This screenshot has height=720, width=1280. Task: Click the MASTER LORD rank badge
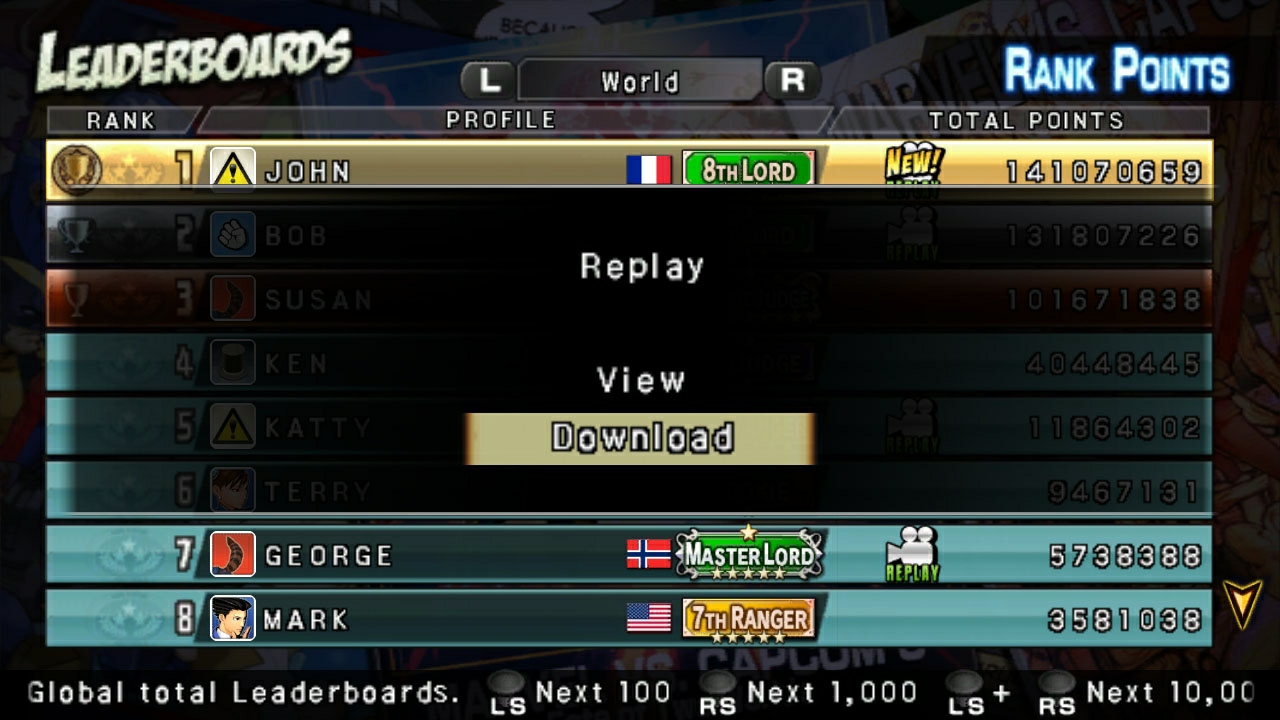pos(749,553)
